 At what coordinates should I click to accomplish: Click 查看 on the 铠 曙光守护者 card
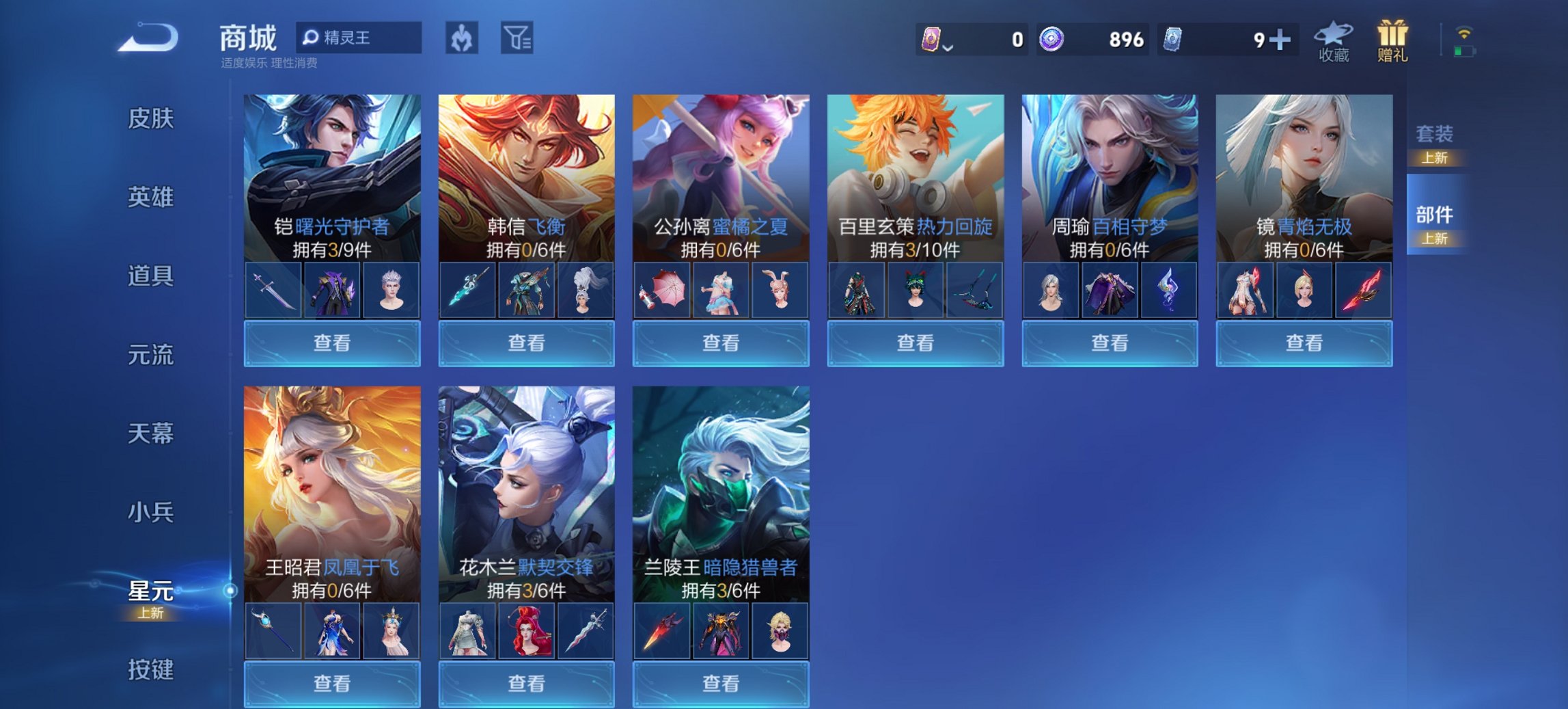(x=331, y=344)
